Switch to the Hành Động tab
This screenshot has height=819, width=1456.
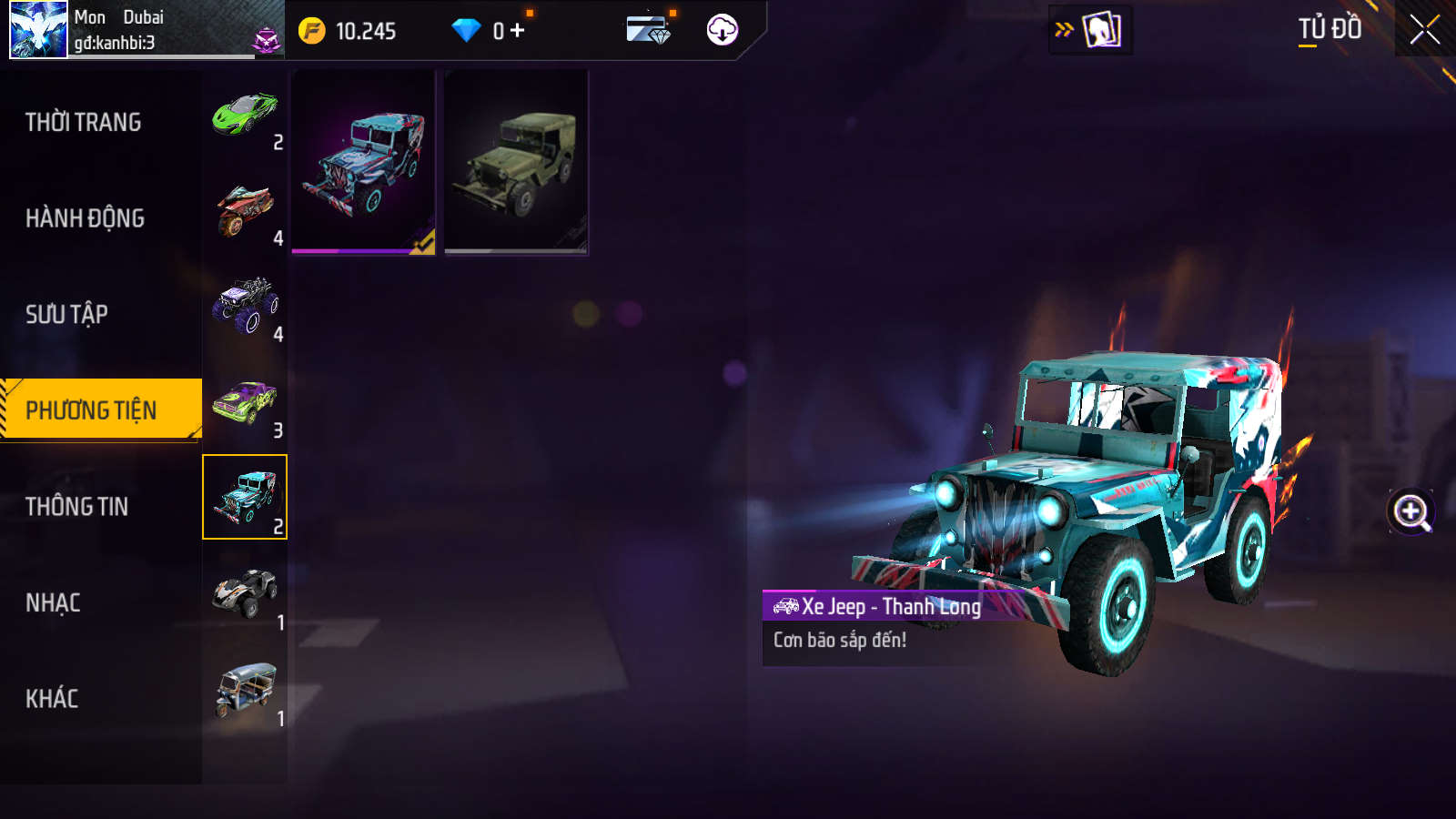[x=85, y=218]
